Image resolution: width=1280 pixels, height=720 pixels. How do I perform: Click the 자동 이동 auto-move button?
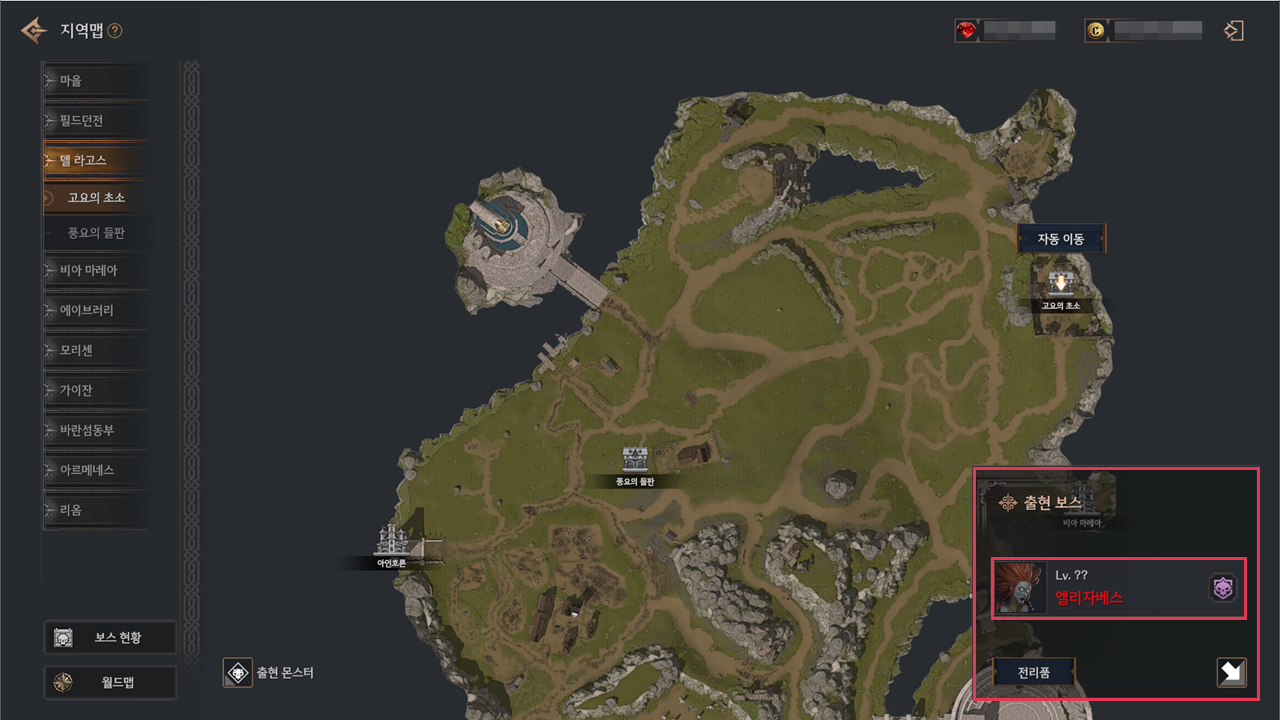(x=1062, y=239)
